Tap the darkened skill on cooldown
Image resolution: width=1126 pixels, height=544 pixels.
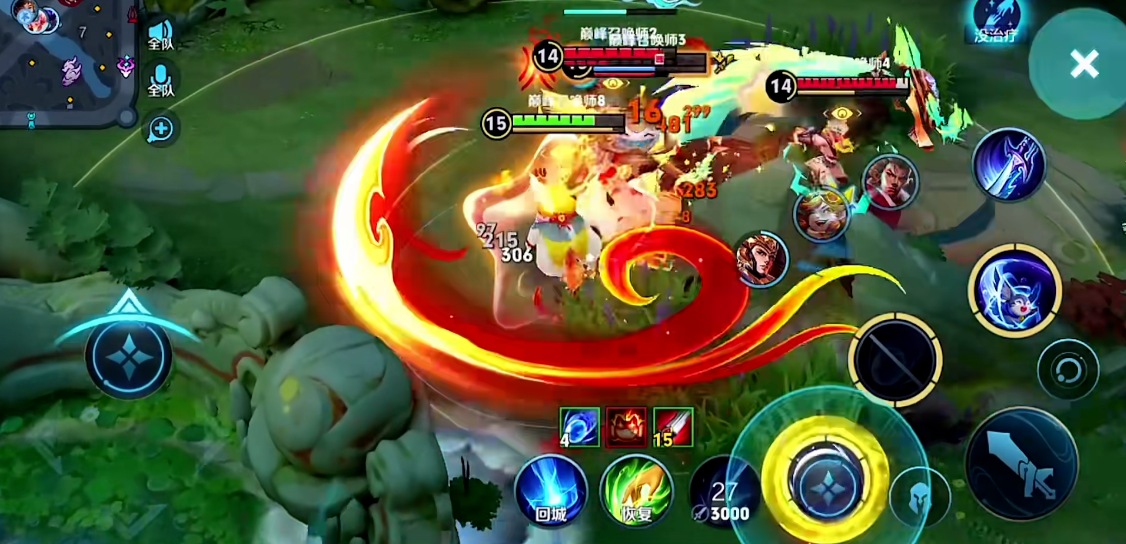[894, 360]
